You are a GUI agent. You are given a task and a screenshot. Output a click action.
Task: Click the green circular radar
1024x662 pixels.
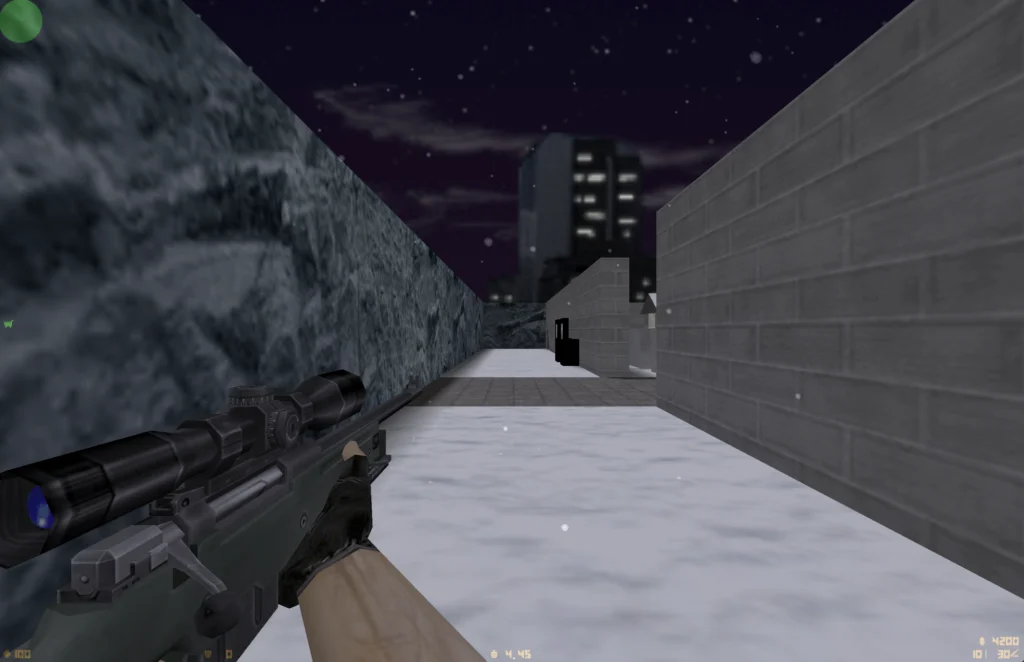[x=20, y=20]
